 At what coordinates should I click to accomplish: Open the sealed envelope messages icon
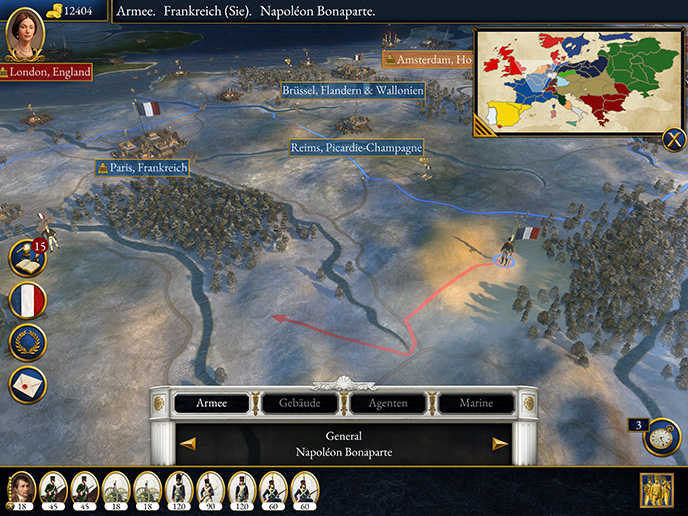coord(27,384)
